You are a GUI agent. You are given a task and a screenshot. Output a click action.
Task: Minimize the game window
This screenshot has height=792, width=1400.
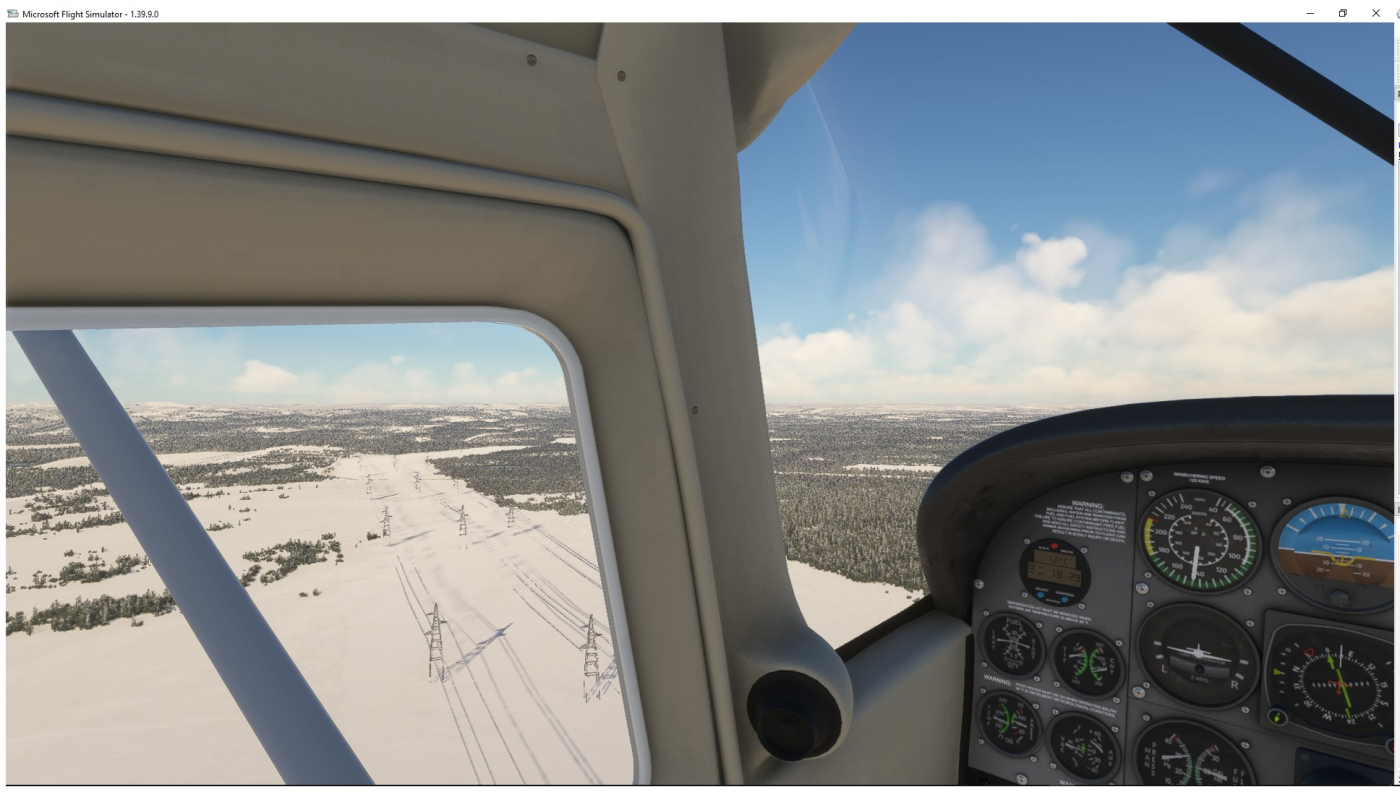point(1310,13)
